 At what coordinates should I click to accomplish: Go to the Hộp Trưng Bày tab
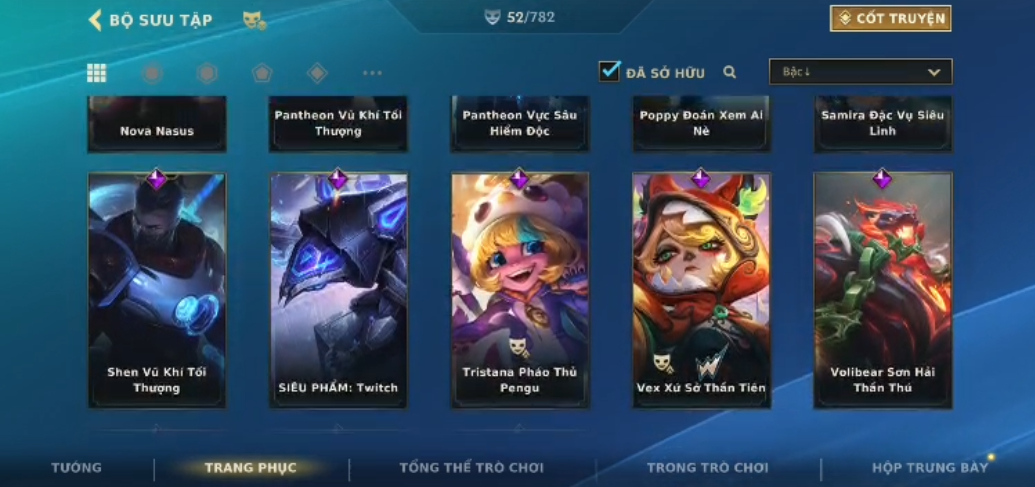[929, 468]
